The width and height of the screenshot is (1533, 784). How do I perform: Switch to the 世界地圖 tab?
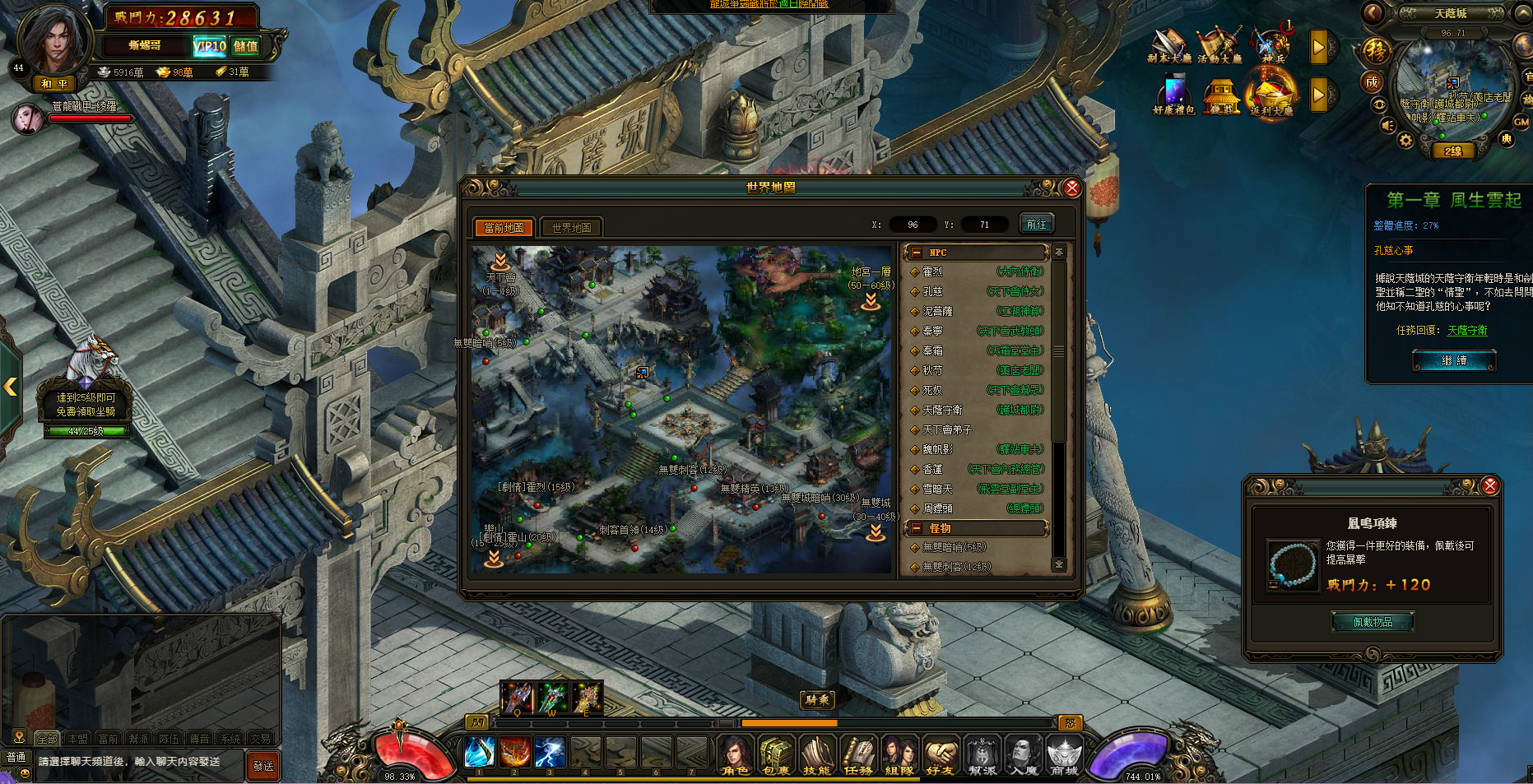tap(571, 228)
